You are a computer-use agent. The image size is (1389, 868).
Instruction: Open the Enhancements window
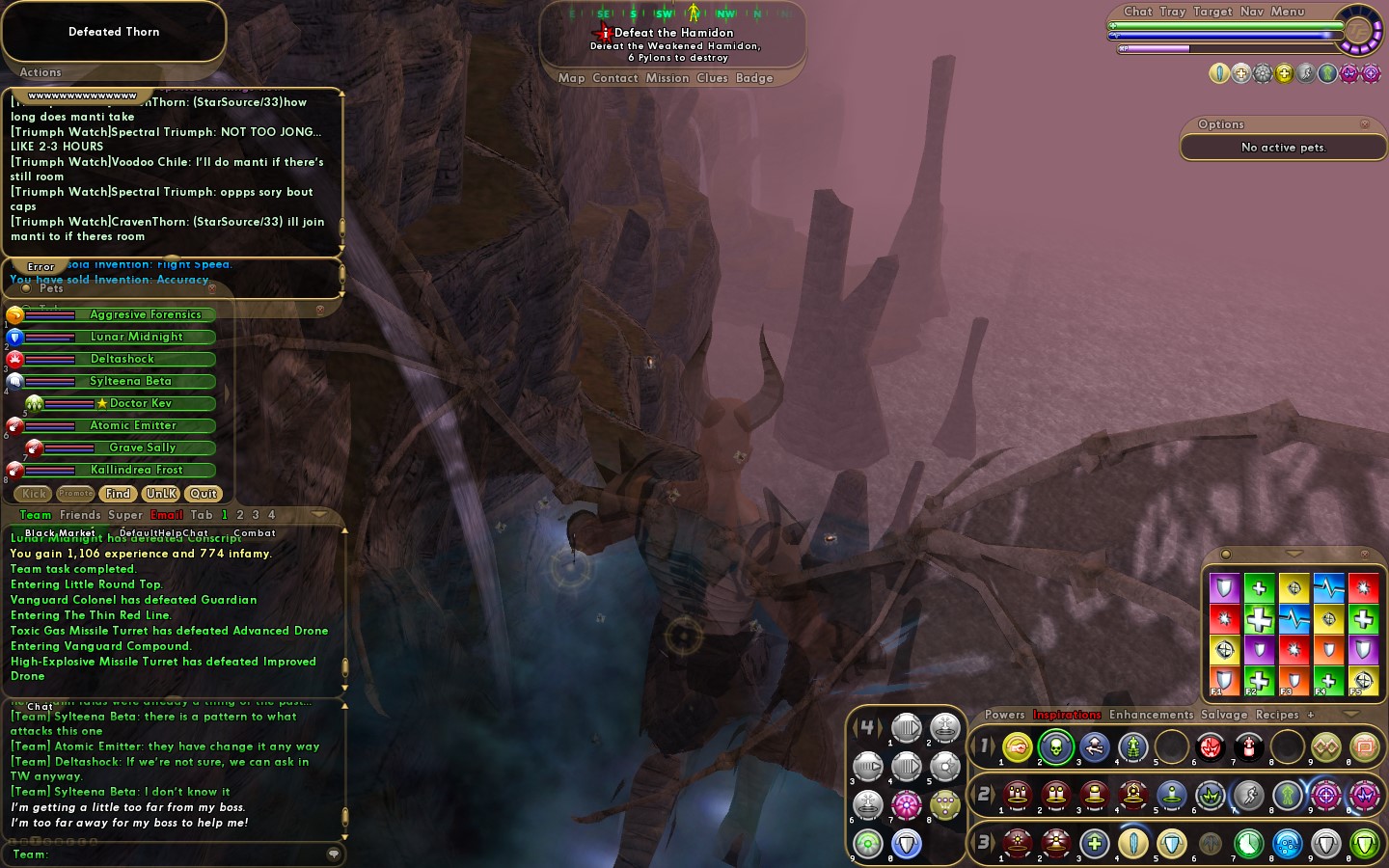click(x=1151, y=715)
